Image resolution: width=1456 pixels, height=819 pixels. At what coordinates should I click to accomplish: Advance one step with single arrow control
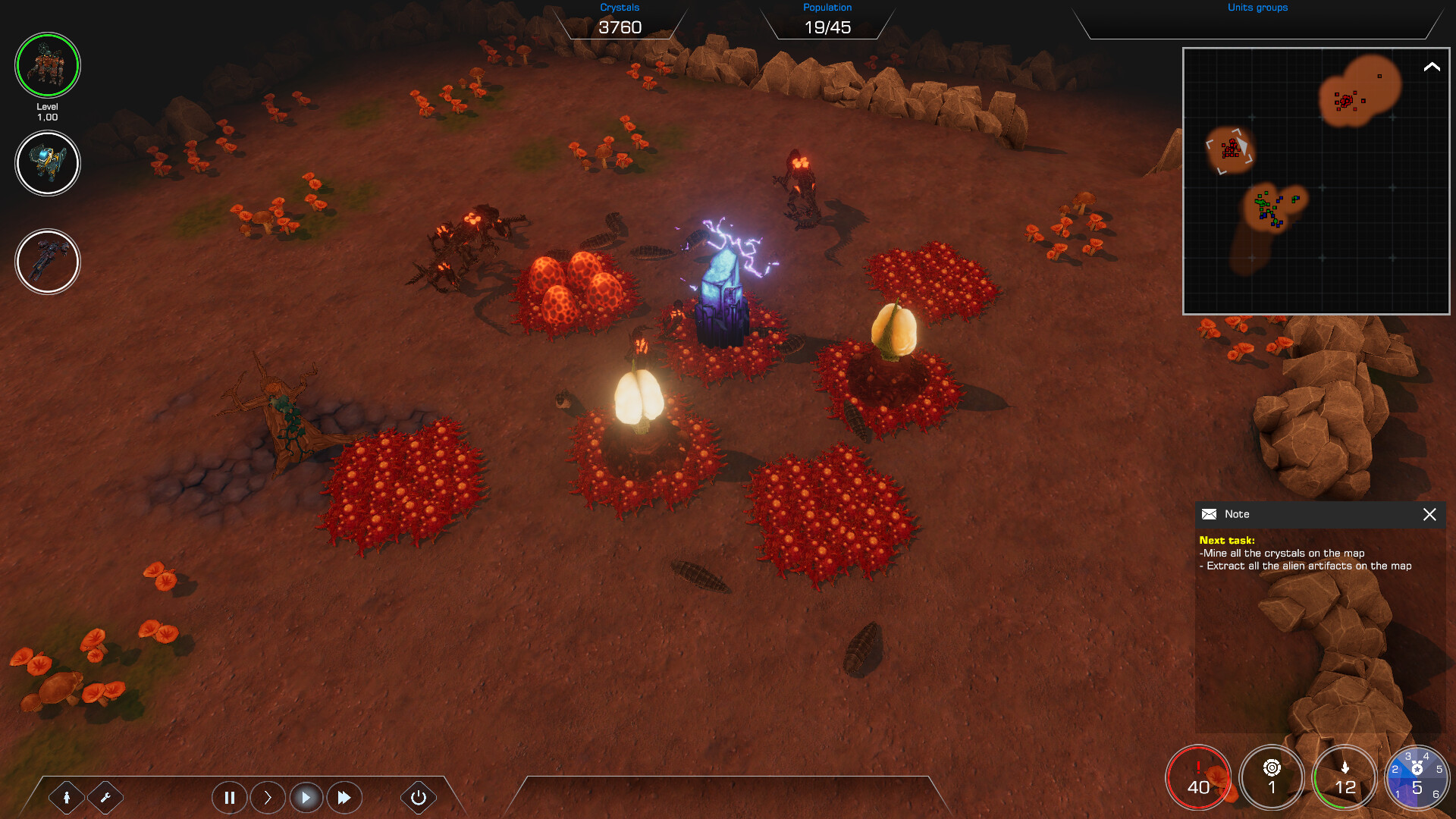click(267, 797)
